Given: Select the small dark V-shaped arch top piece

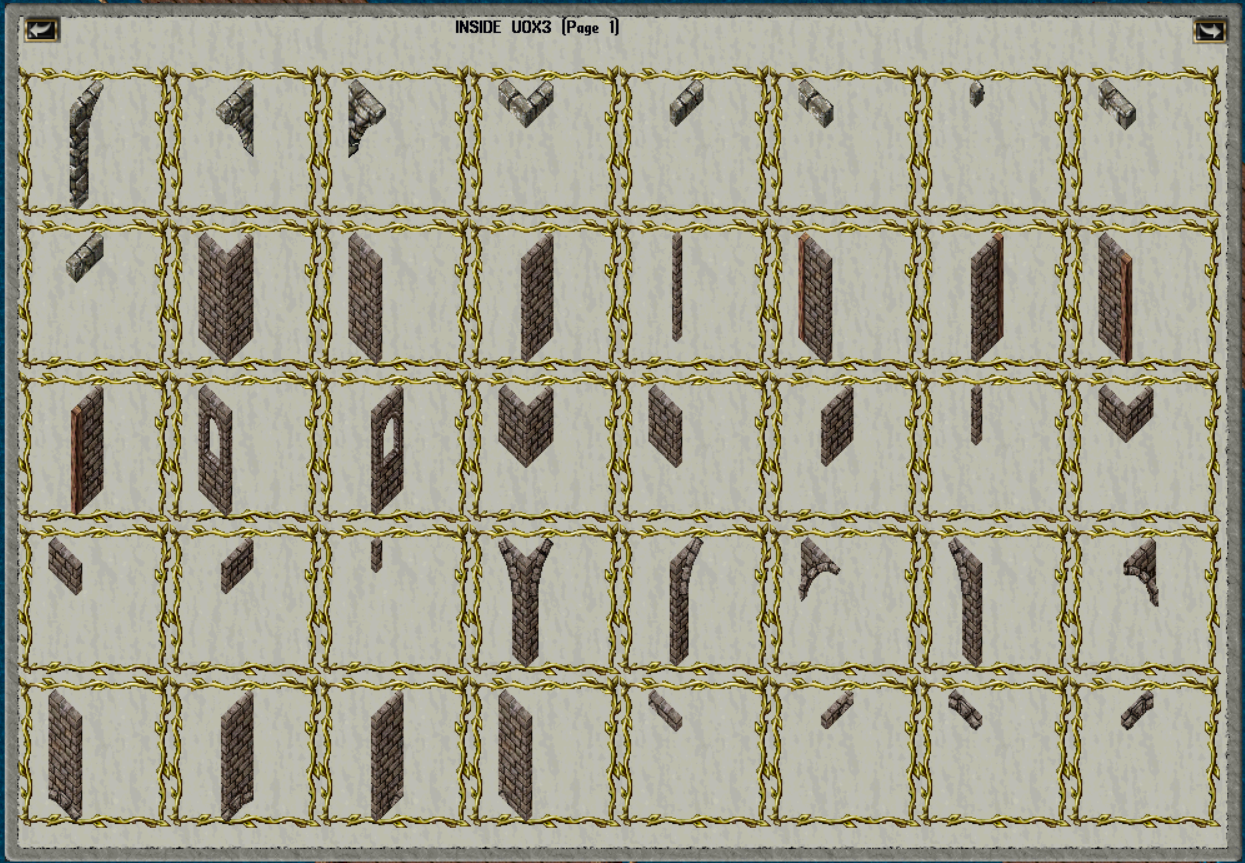Looking at the screenshot, I should [965, 708].
